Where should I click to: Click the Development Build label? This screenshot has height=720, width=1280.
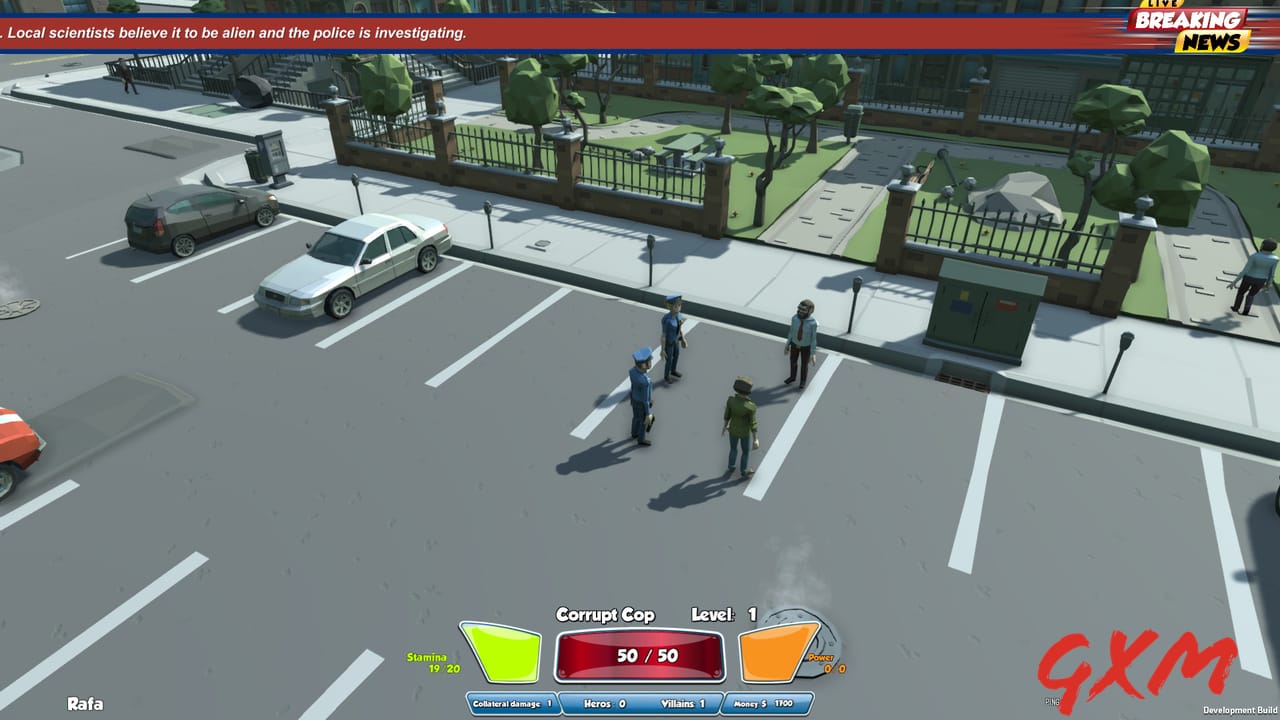1240,709
